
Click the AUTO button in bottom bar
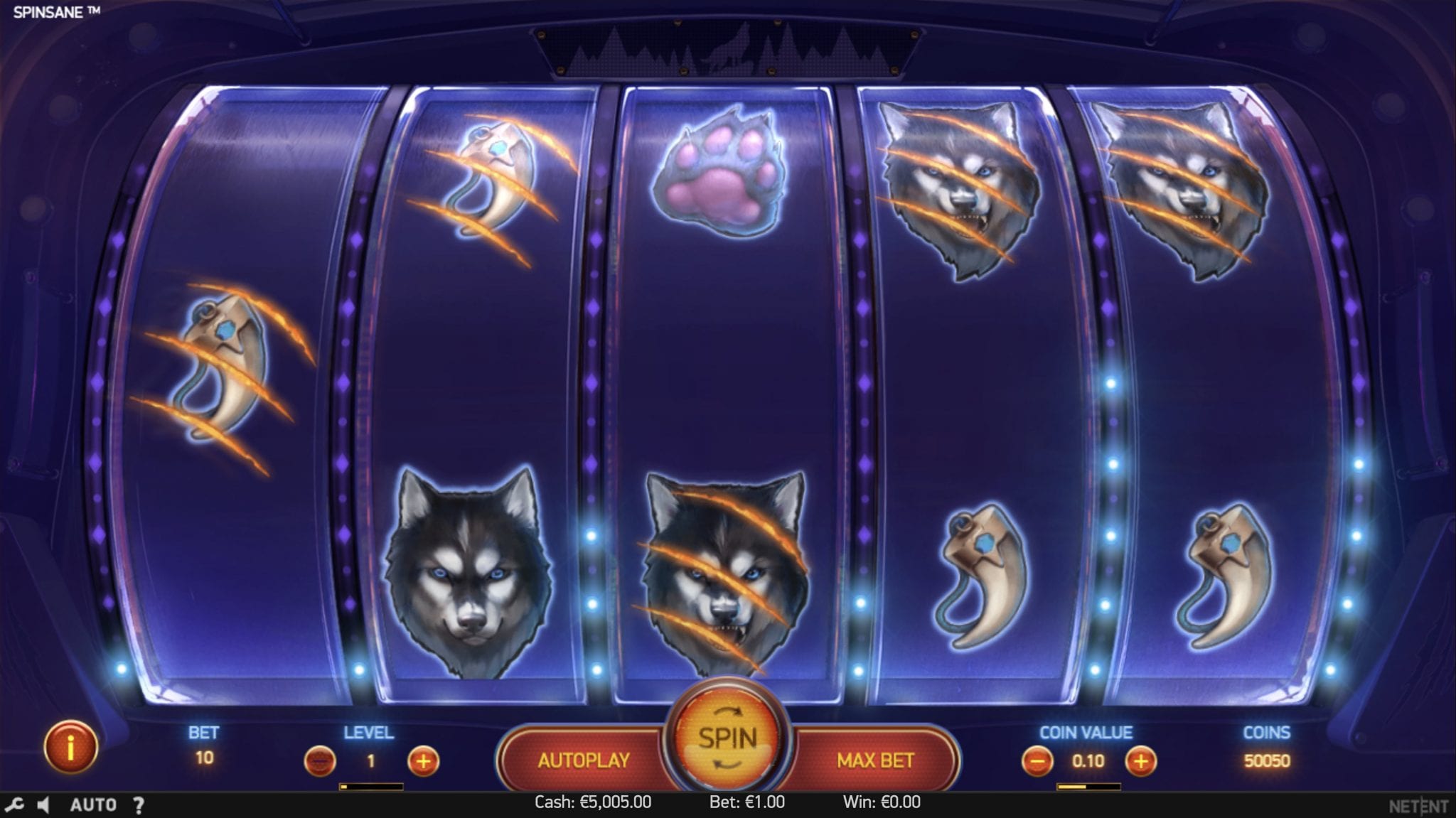pos(93,804)
